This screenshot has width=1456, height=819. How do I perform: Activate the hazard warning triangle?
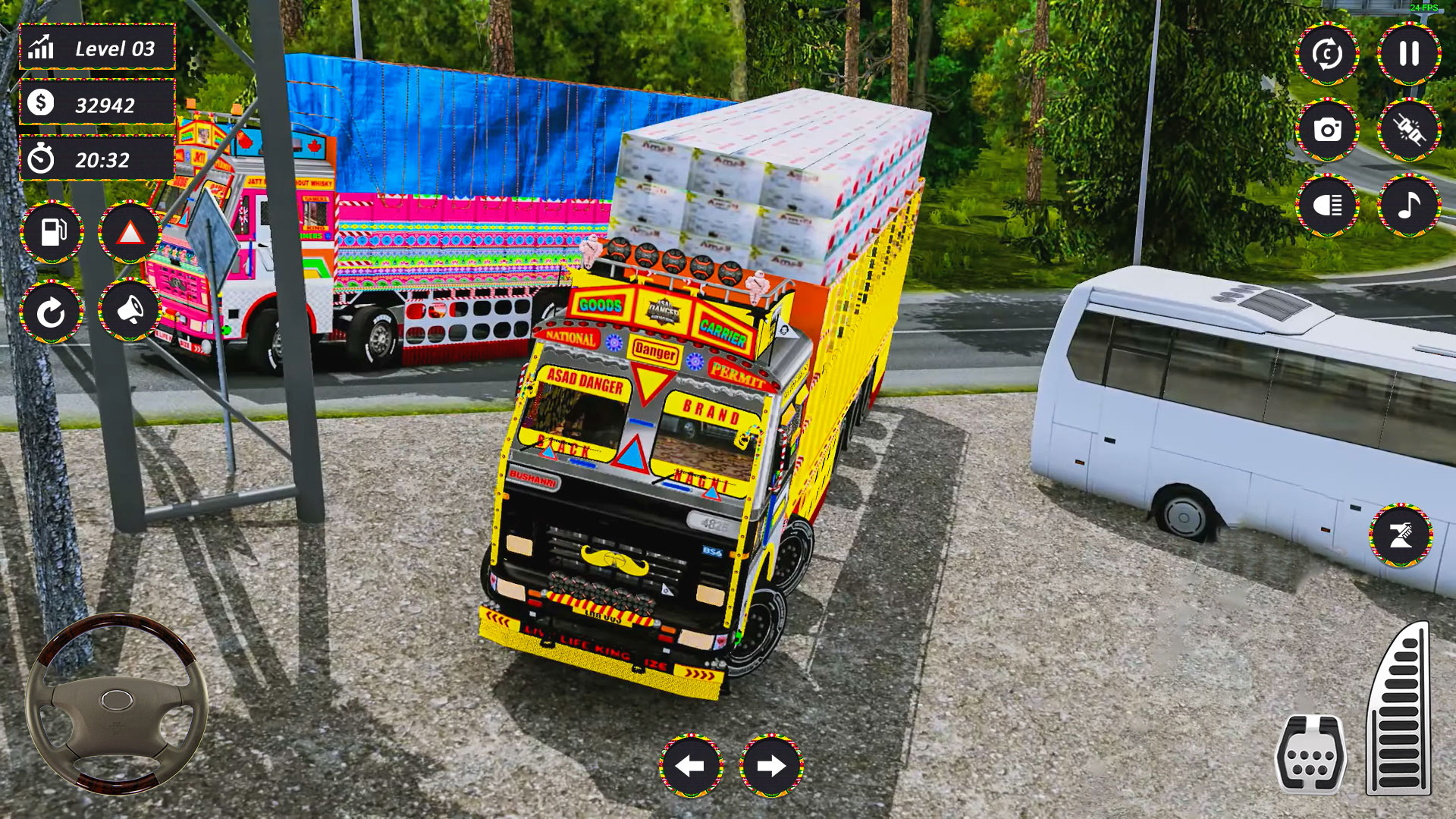click(130, 233)
